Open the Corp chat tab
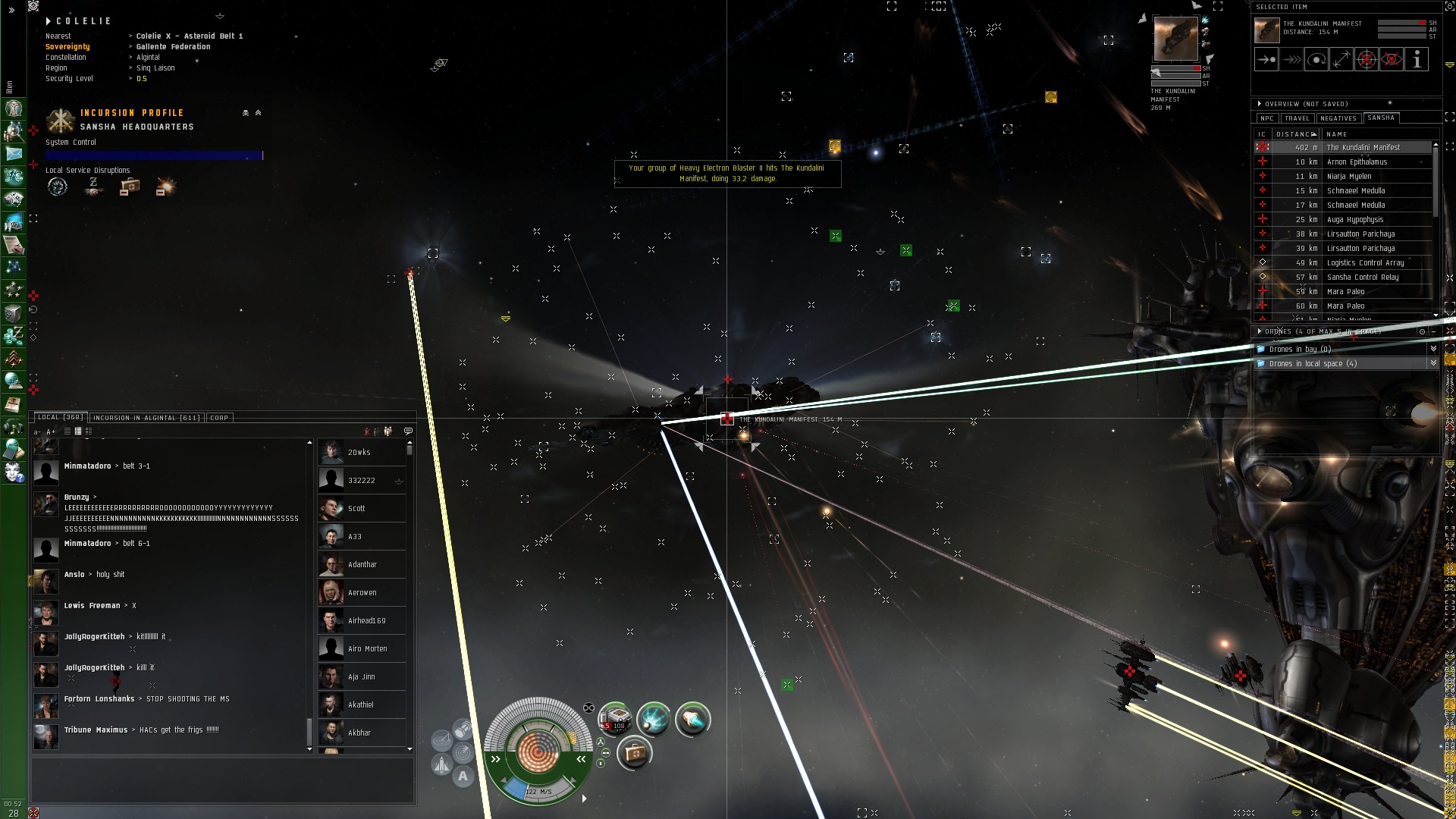The width and height of the screenshot is (1456, 819). pyautogui.click(x=219, y=418)
